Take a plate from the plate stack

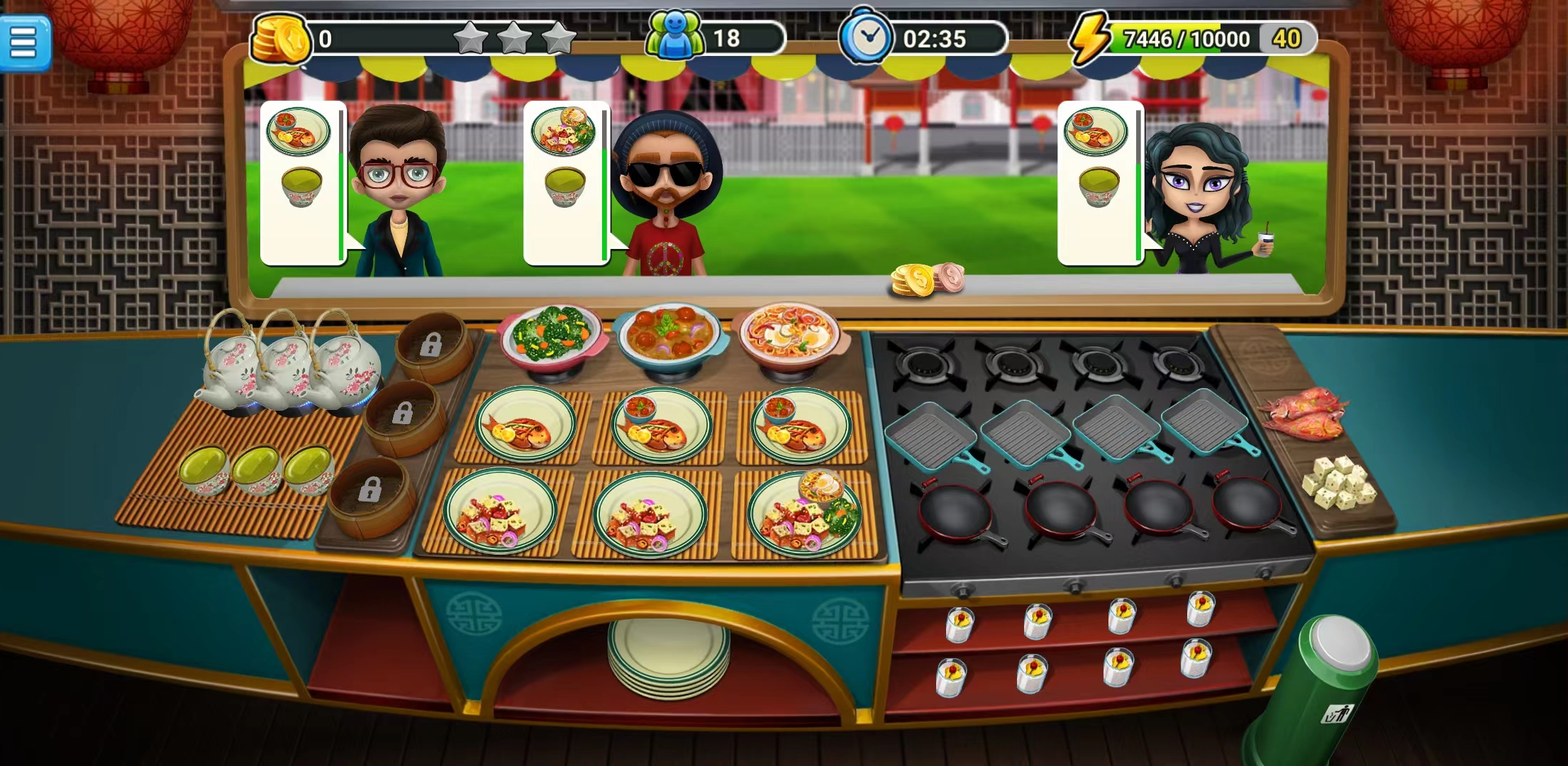click(x=668, y=655)
